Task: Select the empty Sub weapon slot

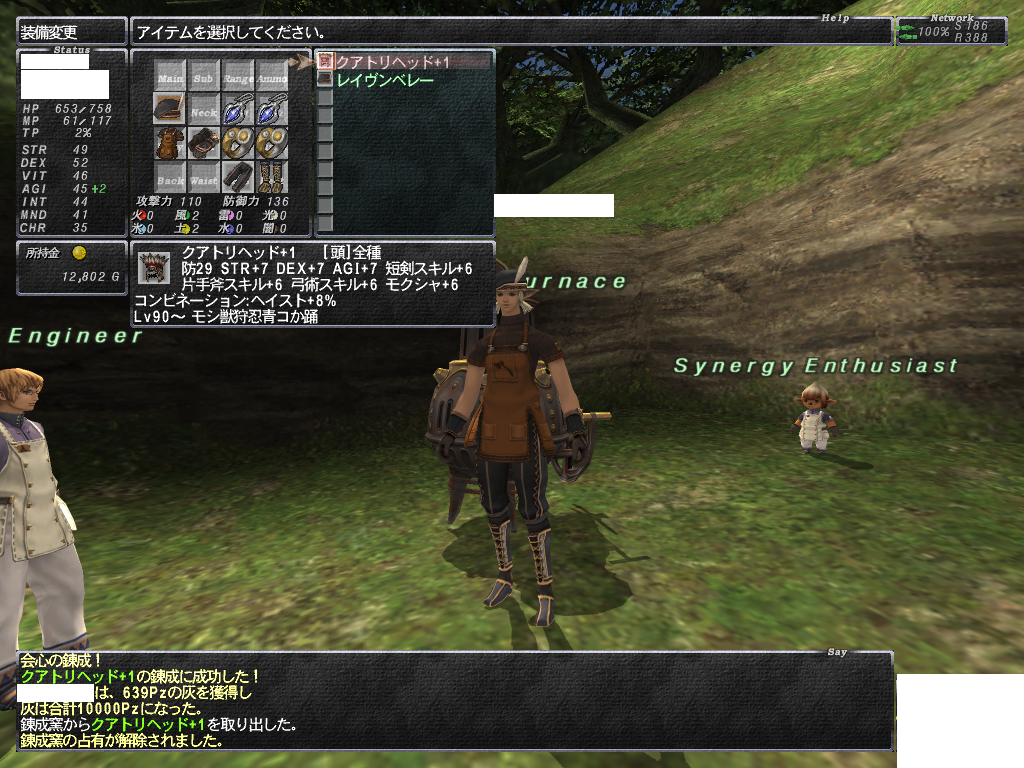Action: tap(203, 76)
